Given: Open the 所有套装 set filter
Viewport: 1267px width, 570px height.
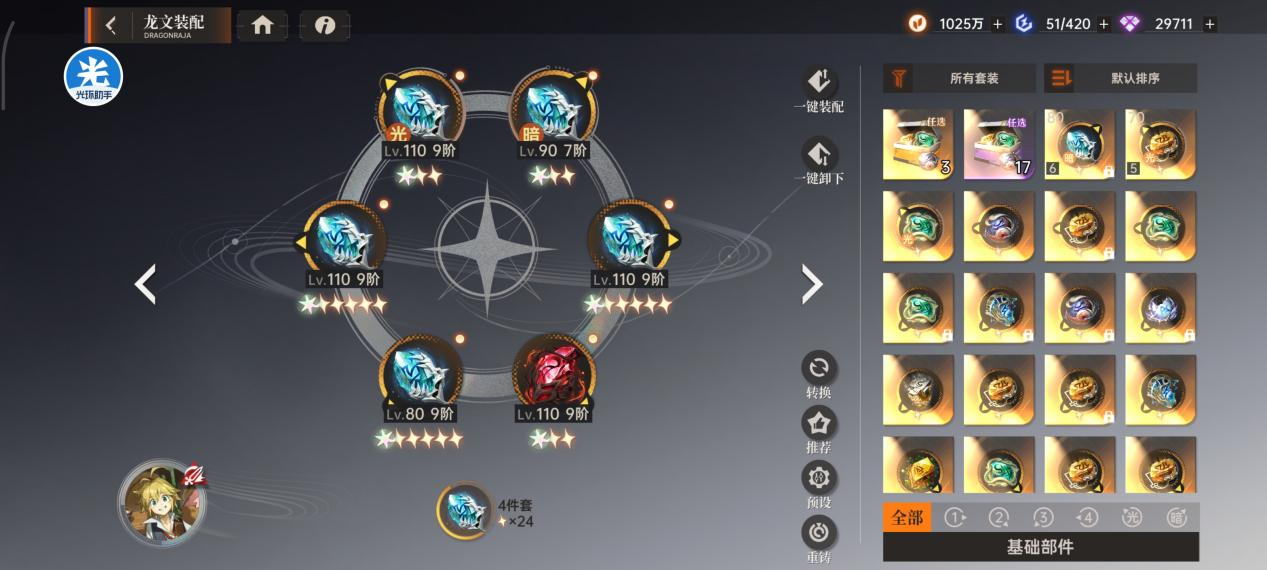Looking at the screenshot, I should [x=959, y=78].
